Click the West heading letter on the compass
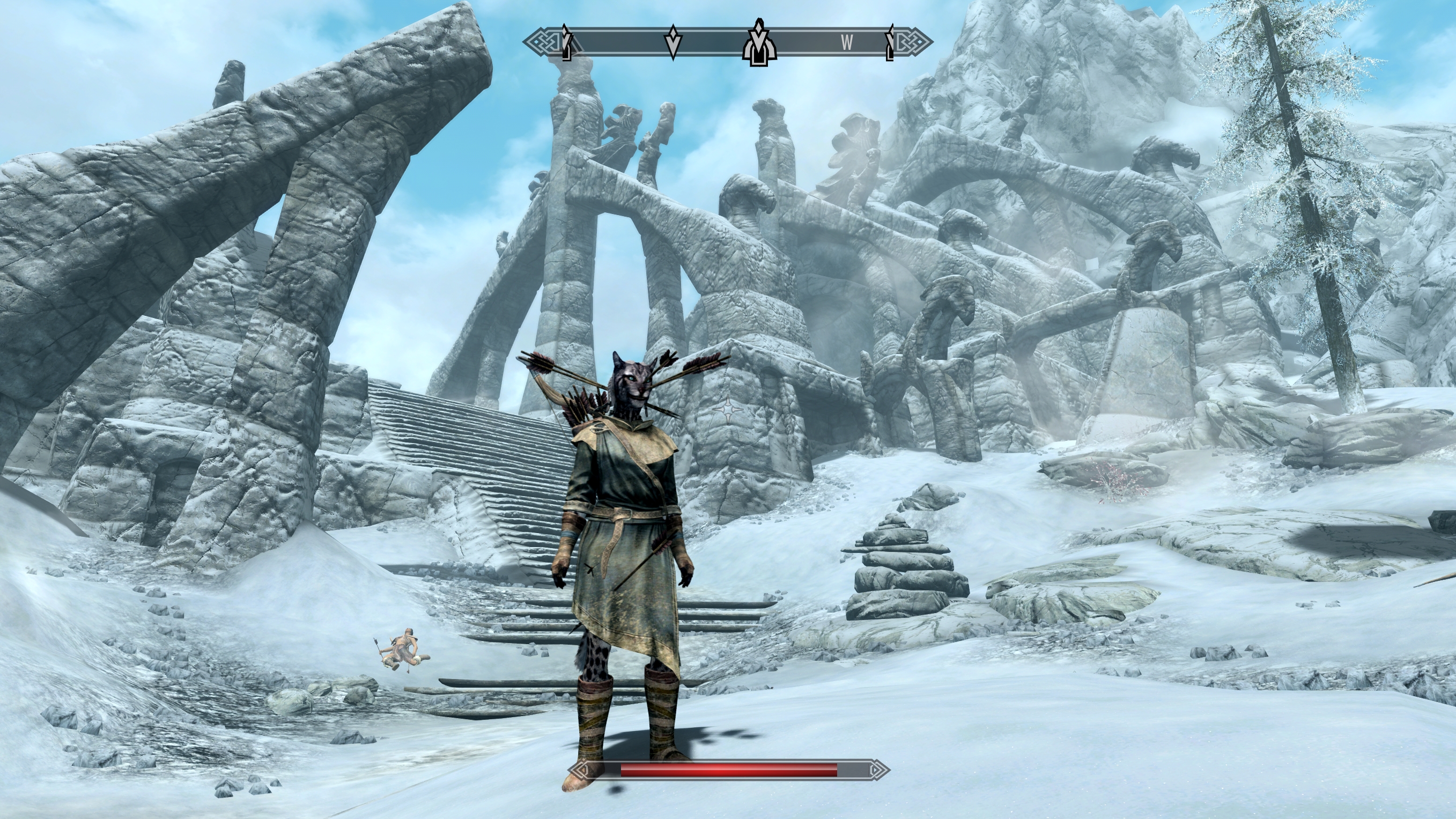This screenshot has height=819, width=1456. pyautogui.click(x=846, y=42)
